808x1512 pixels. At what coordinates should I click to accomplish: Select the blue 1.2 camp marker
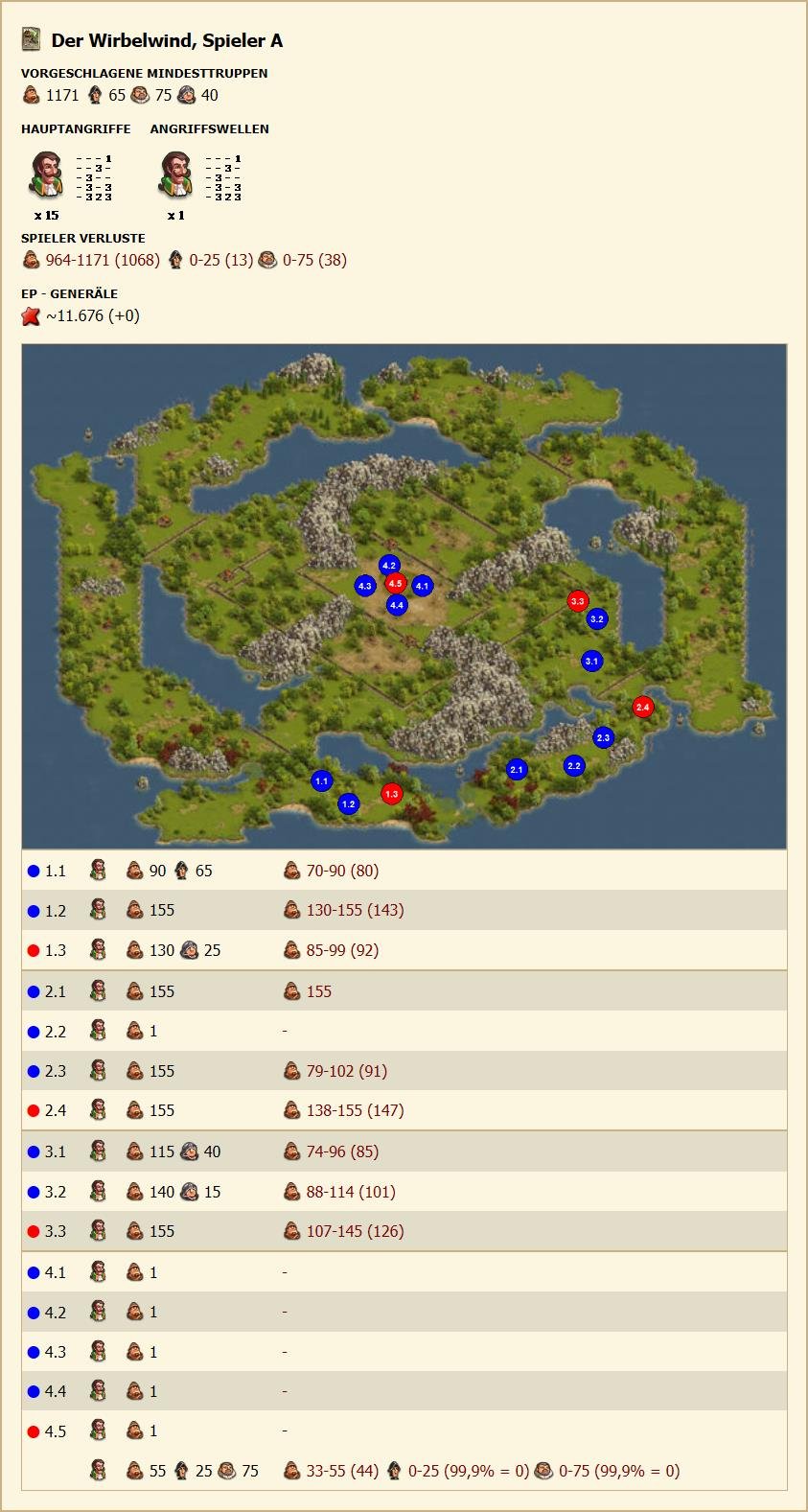point(348,804)
